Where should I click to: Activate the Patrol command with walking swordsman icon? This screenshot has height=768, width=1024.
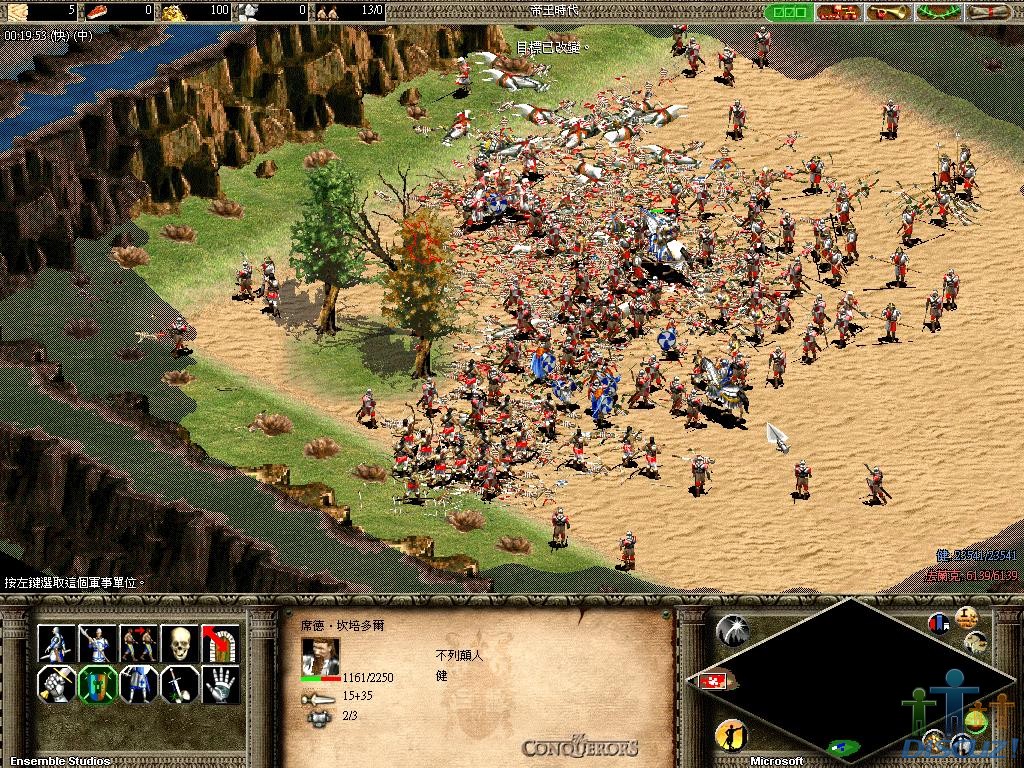(56, 643)
